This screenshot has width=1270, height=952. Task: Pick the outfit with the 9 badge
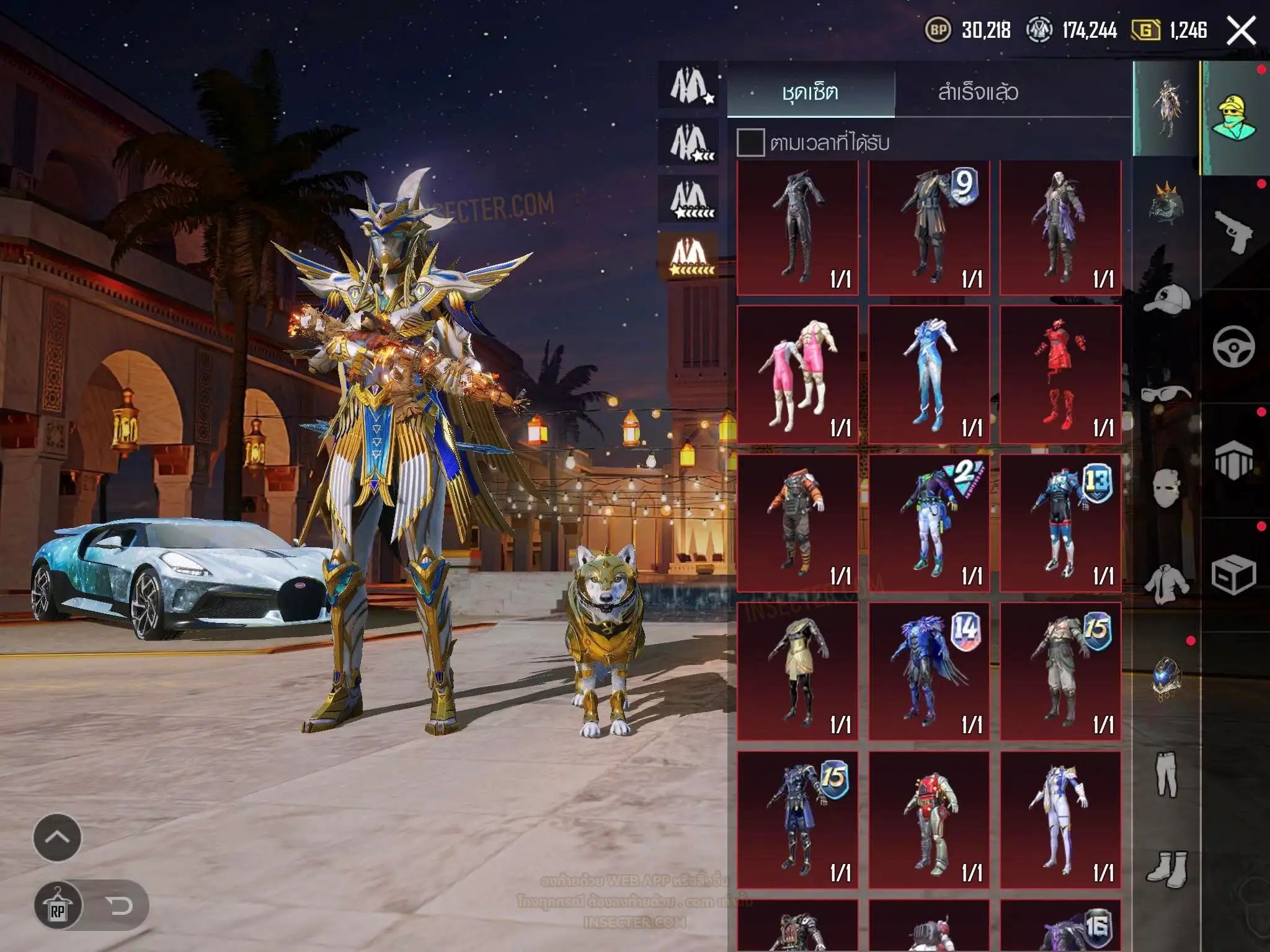coord(929,227)
